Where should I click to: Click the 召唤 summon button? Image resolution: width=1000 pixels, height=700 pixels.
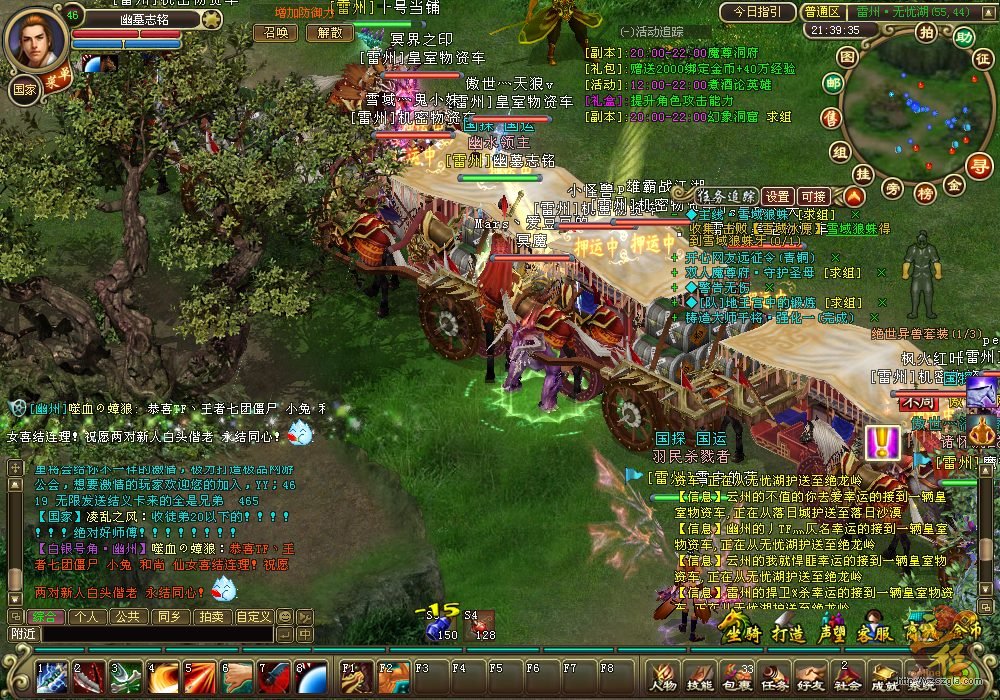pos(275,32)
